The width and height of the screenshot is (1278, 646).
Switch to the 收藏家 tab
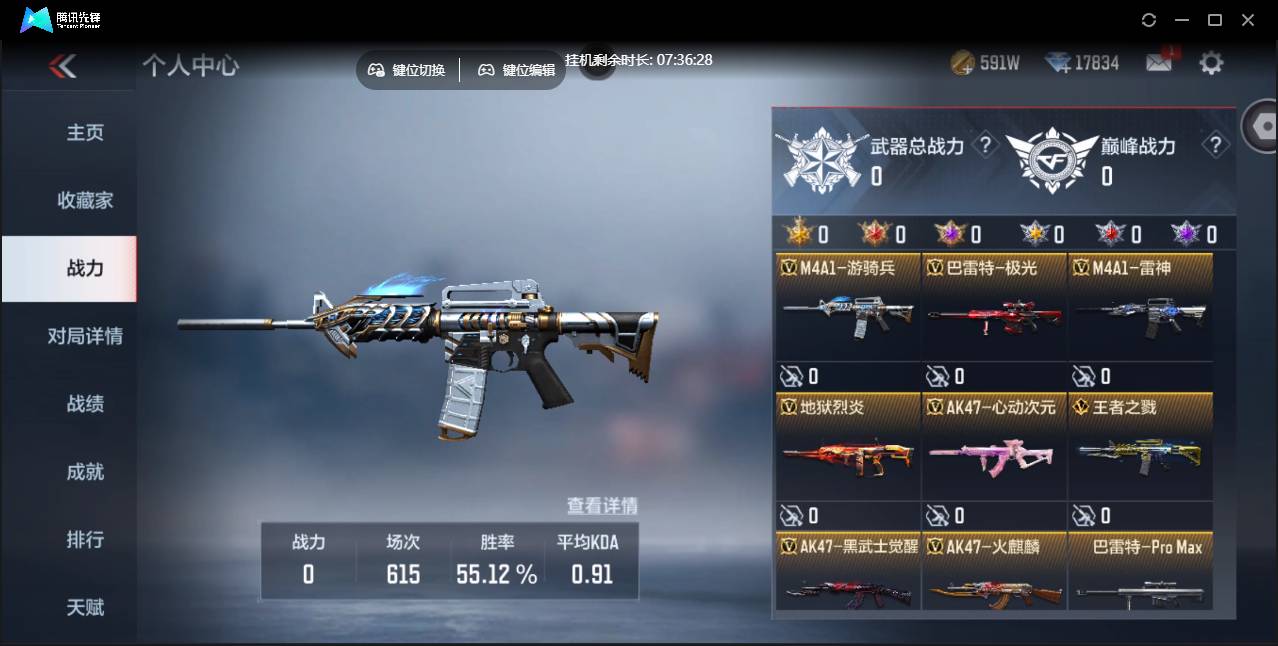tap(85, 201)
